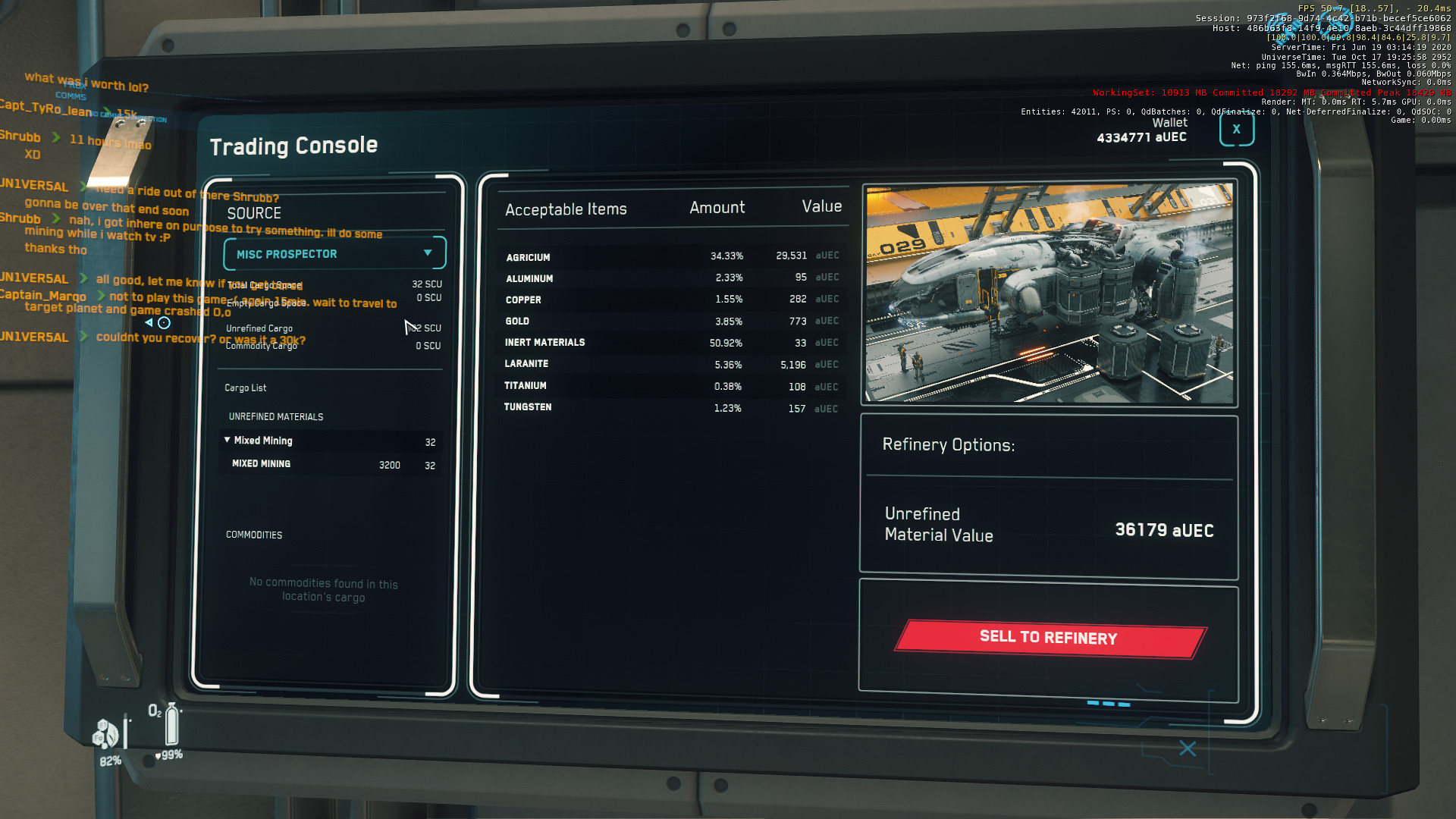The width and height of the screenshot is (1456, 819).
Task: Select the Laranite item row
Action: point(671,365)
